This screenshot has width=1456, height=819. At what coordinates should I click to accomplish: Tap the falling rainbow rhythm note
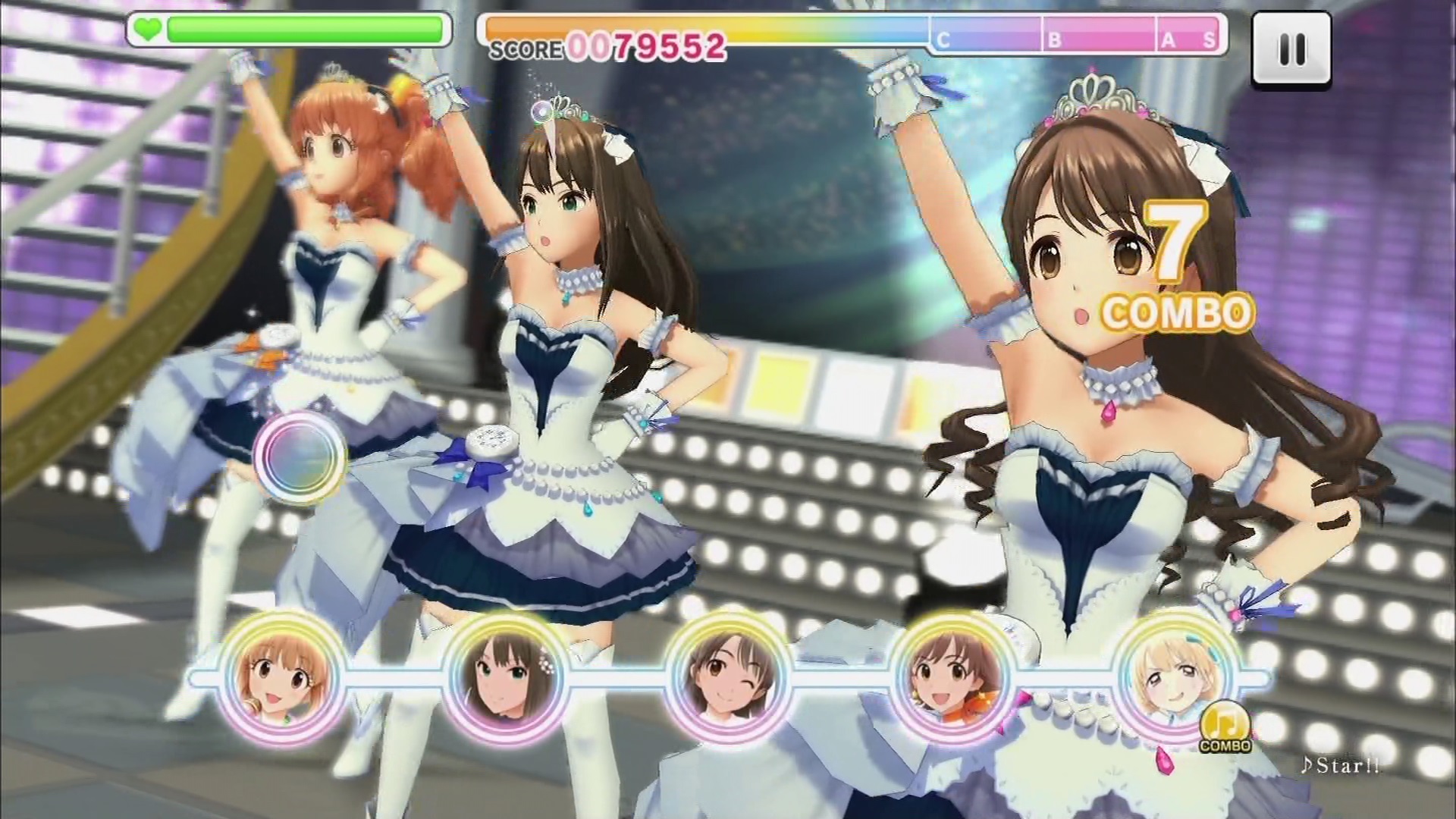[300, 455]
